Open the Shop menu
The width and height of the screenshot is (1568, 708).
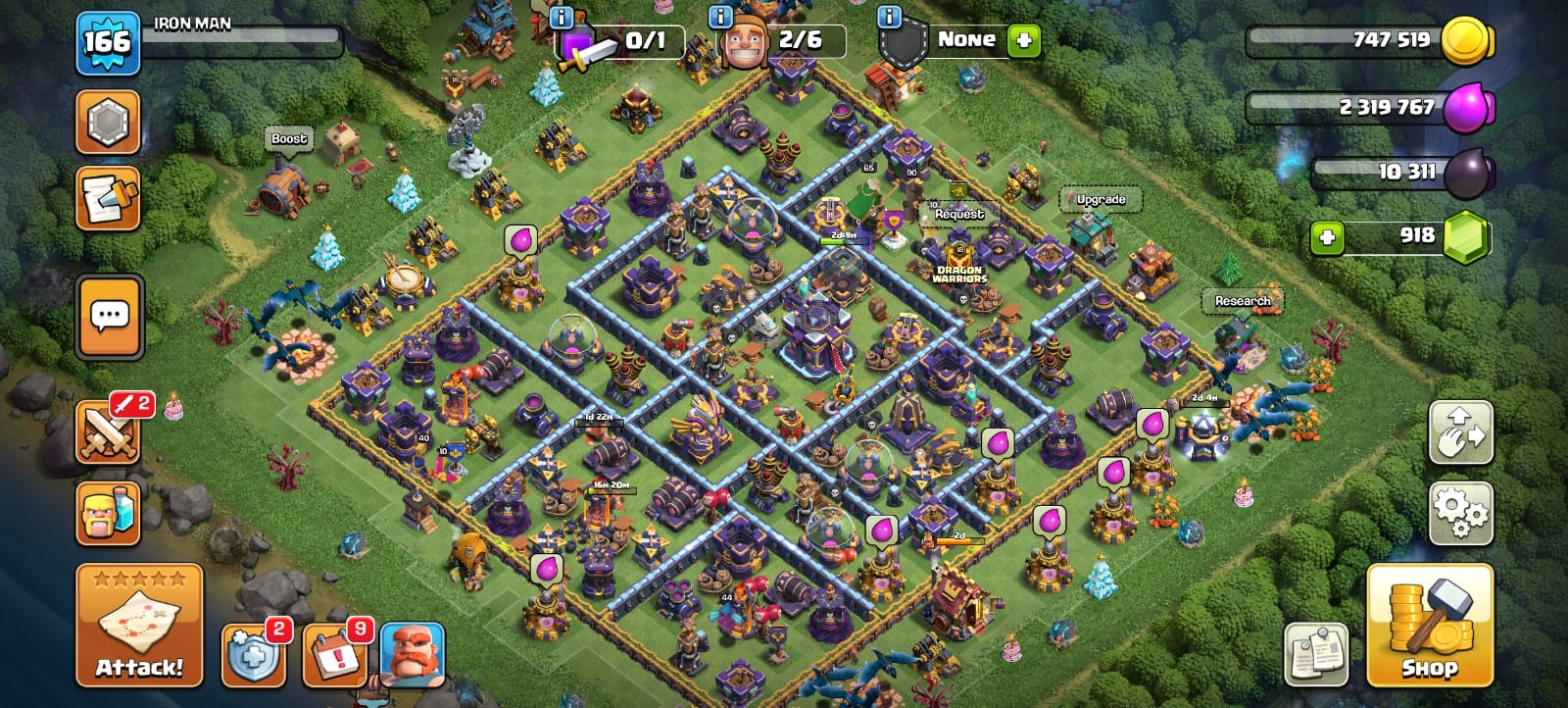click(1430, 625)
